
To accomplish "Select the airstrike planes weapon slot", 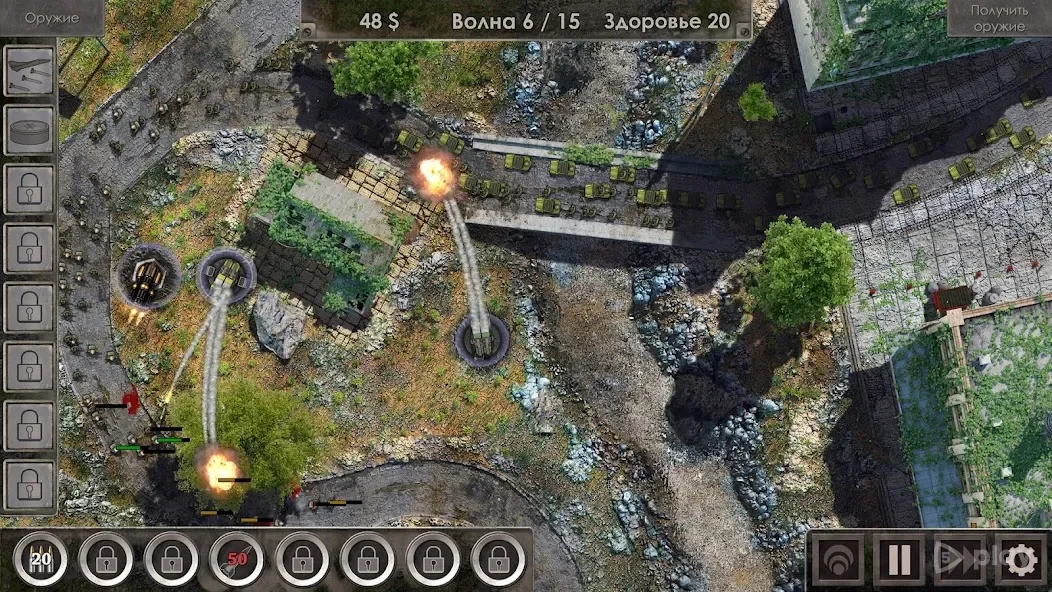I will pyautogui.click(x=29, y=71).
